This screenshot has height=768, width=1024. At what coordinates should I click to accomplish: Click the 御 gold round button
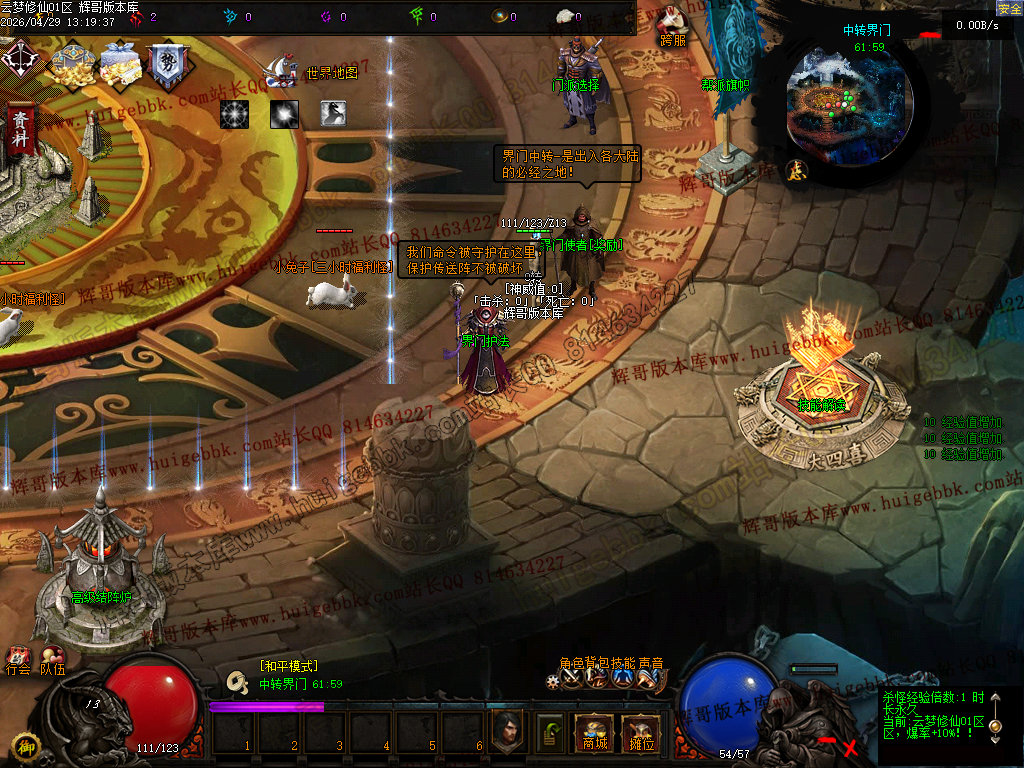point(25,746)
